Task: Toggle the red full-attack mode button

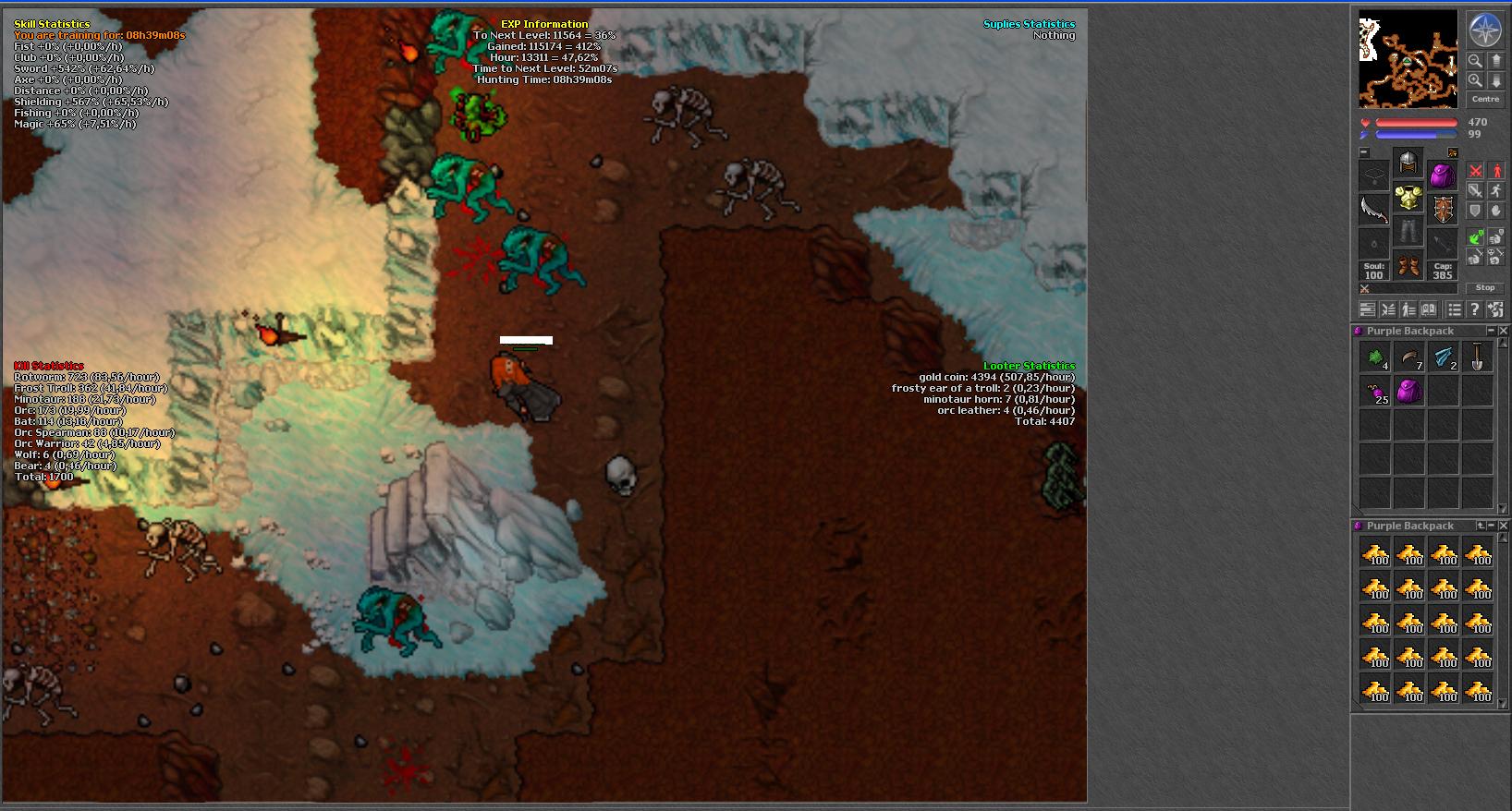Action: coord(1476,171)
